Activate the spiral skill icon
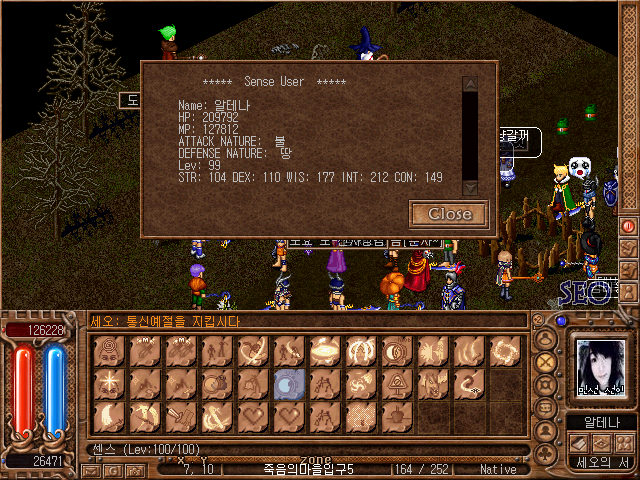 click(503, 350)
